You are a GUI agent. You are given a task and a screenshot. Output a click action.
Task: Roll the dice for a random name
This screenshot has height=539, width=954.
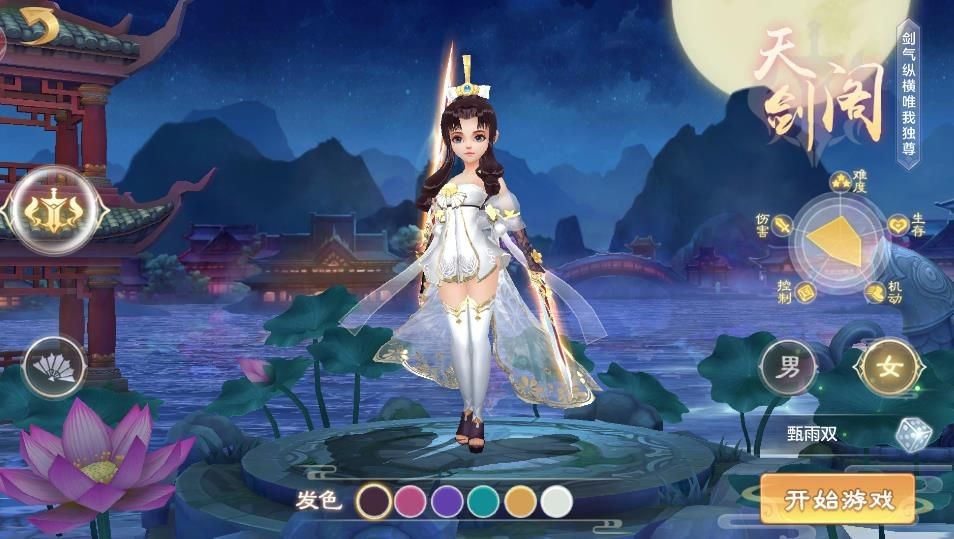pyautogui.click(x=913, y=434)
